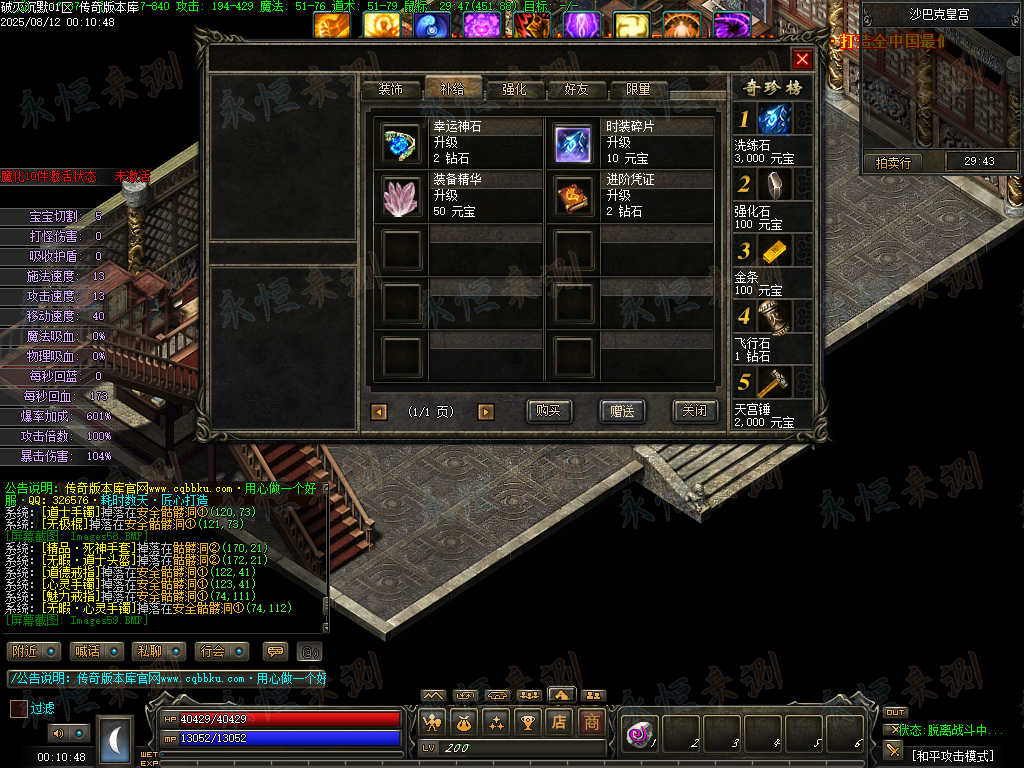The height and width of the screenshot is (768, 1024).
Task: Open the 商 shop button on bottom bar
Action: [592, 721]
